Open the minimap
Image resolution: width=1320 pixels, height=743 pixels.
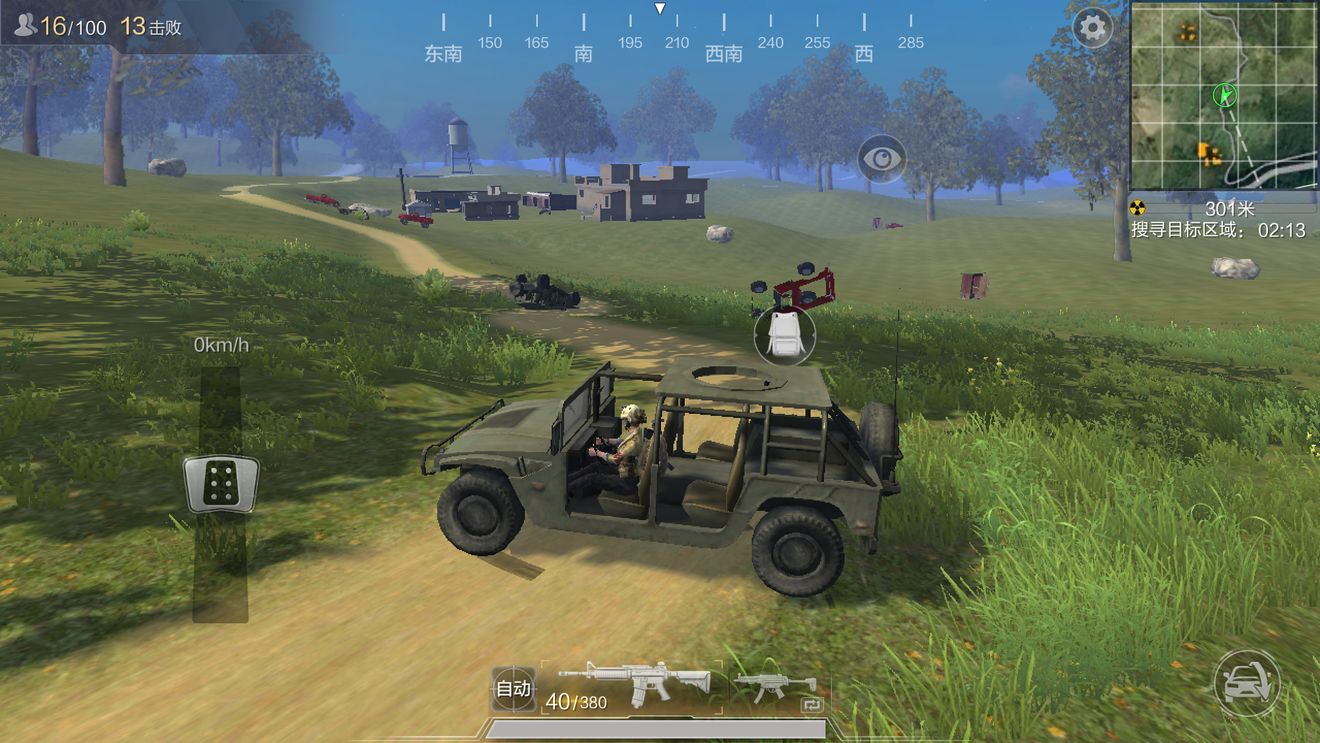click(x=1224, y=95)
